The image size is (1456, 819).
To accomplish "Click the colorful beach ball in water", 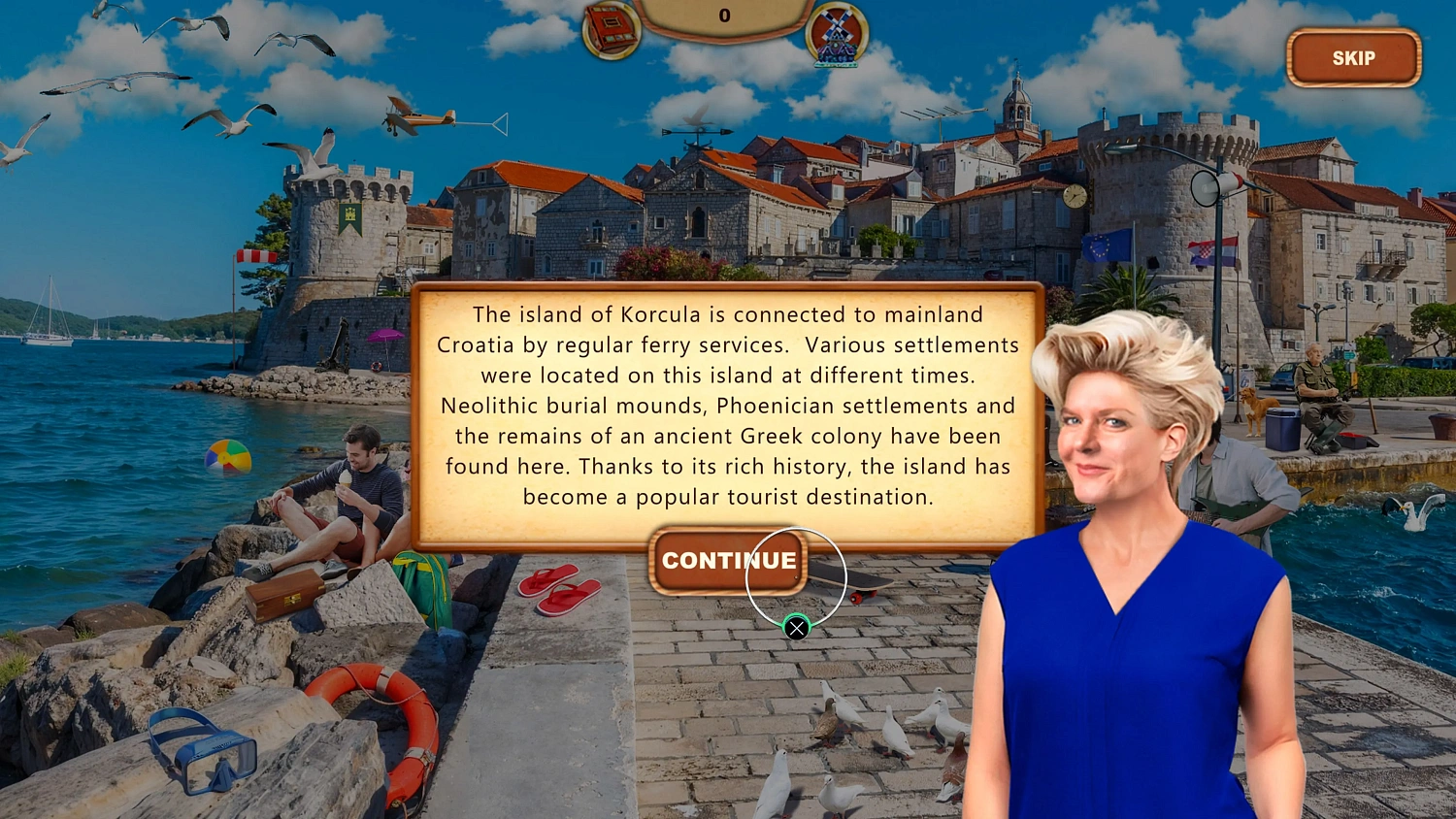I will pyautogui.click(x=227, y=460).
